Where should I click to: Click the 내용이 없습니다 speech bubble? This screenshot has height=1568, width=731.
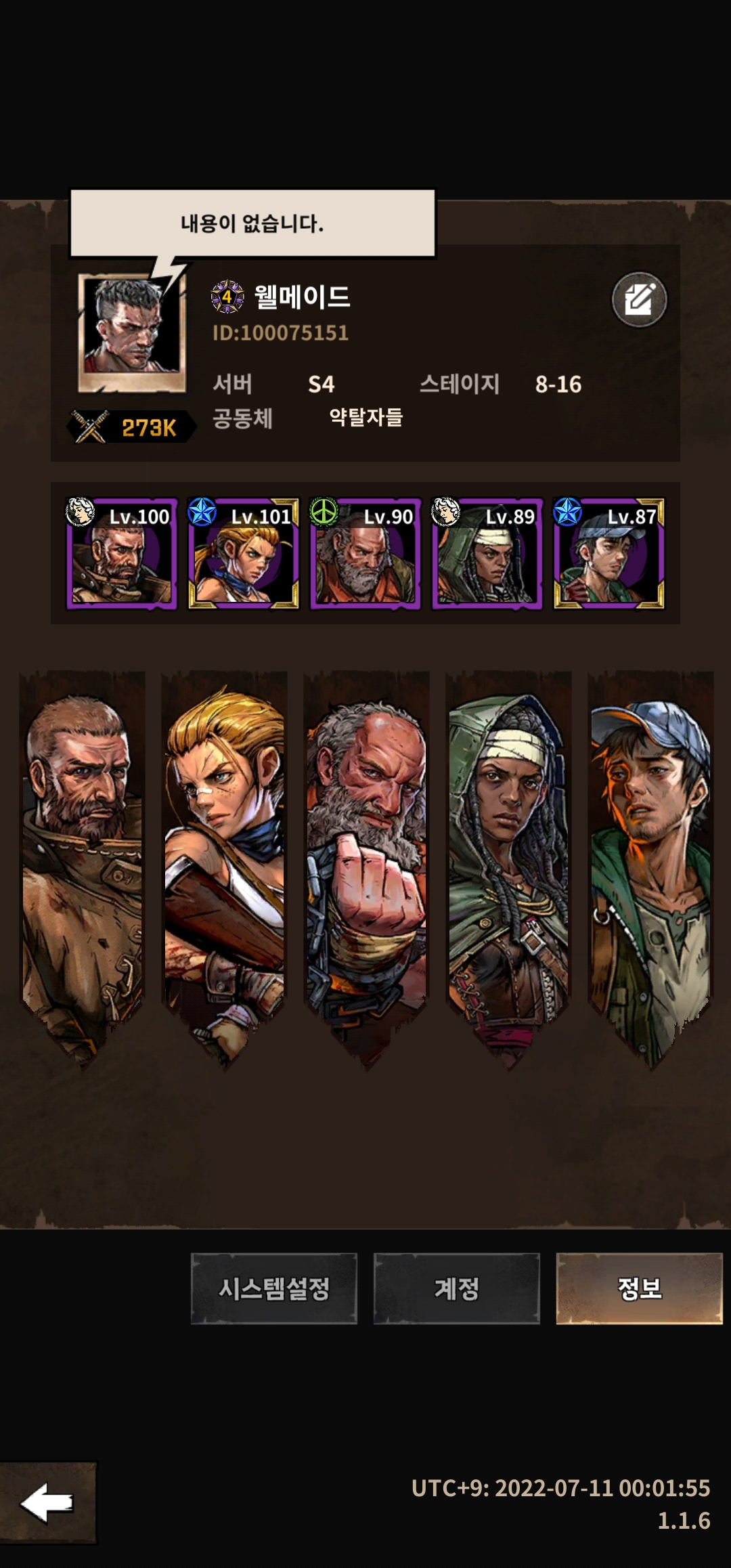(x=252, y=223)
